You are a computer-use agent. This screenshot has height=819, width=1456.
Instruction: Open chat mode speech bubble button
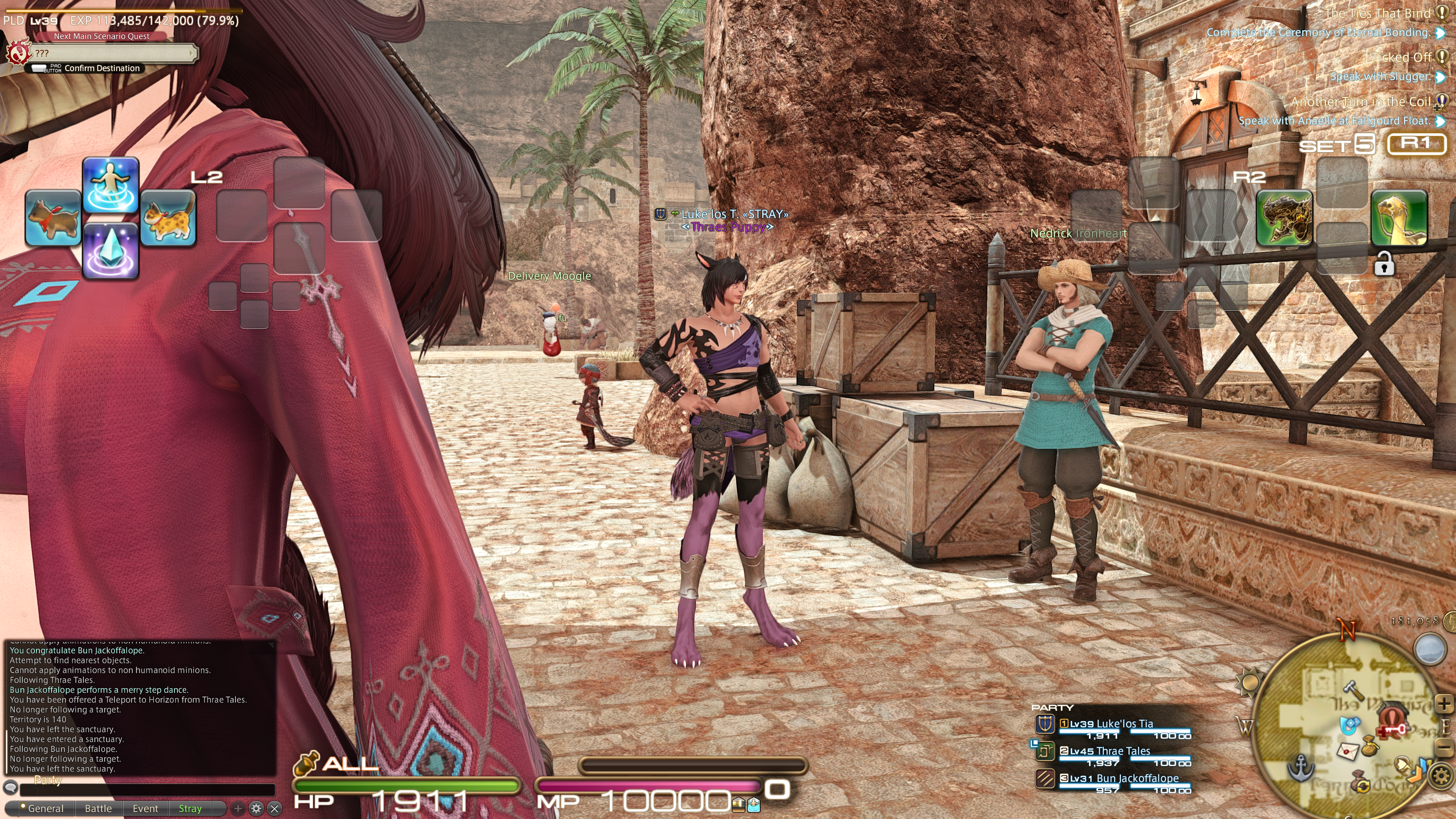tap(10, 788)
